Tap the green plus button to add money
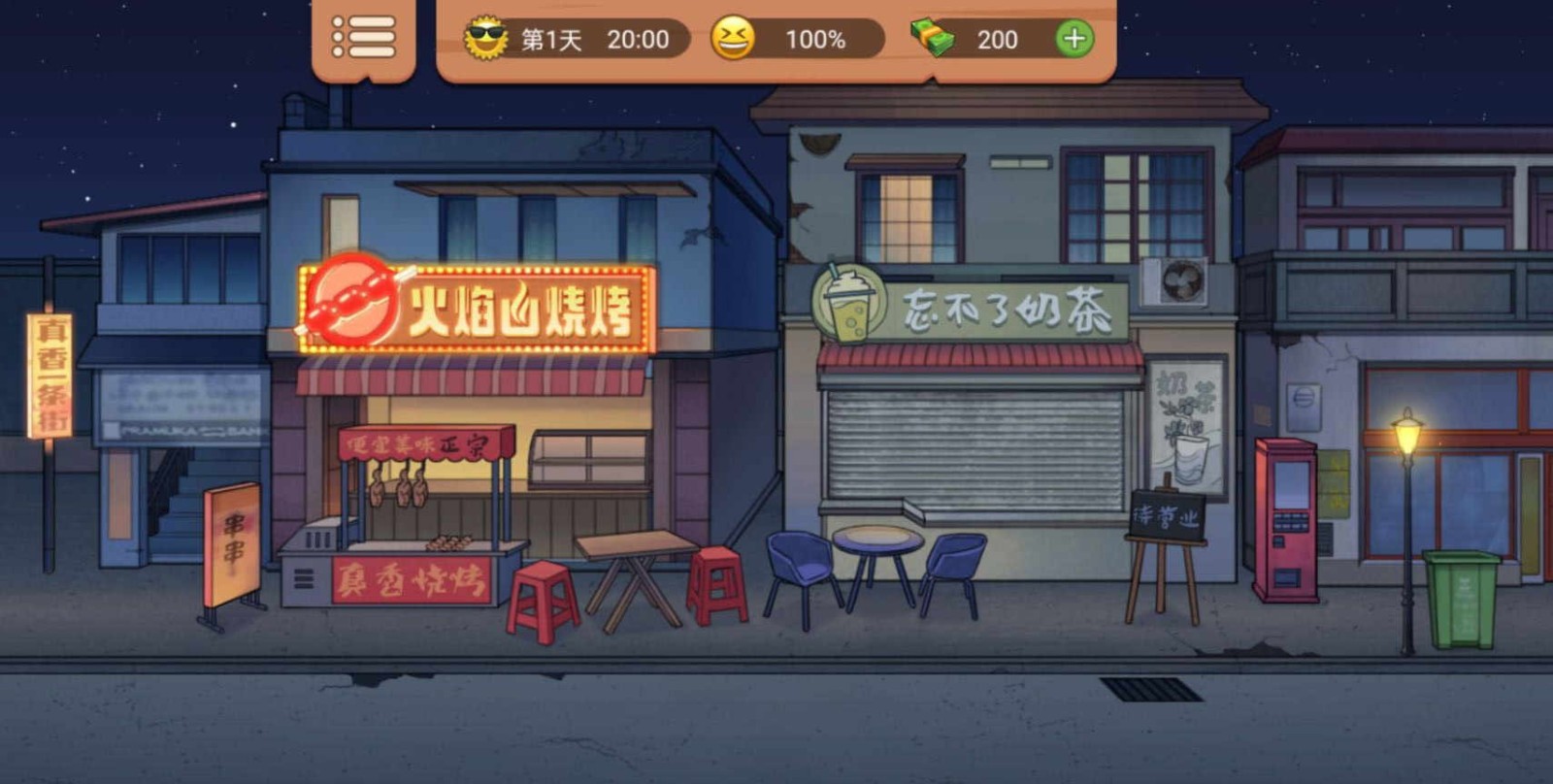Viewport: 1553px width, 784px height. (1072, 40)
